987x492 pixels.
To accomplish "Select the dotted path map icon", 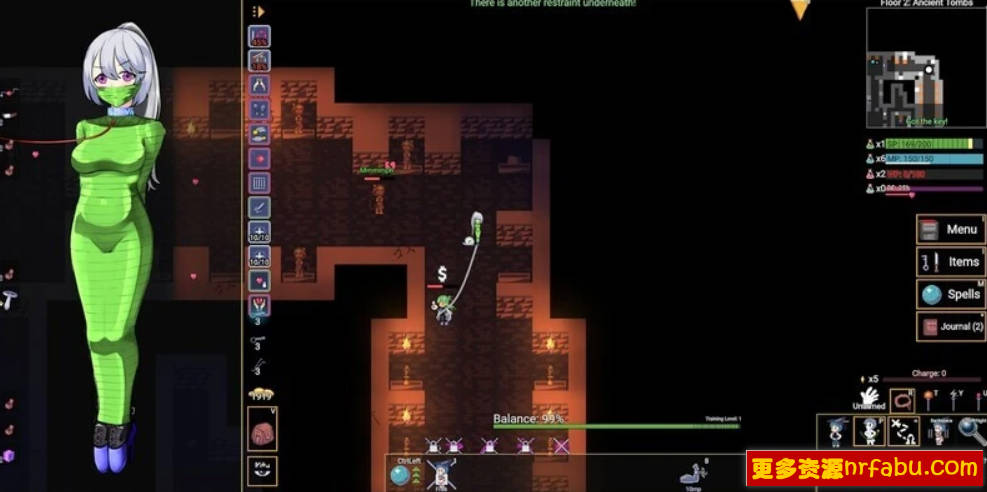I will pos(905,432).
